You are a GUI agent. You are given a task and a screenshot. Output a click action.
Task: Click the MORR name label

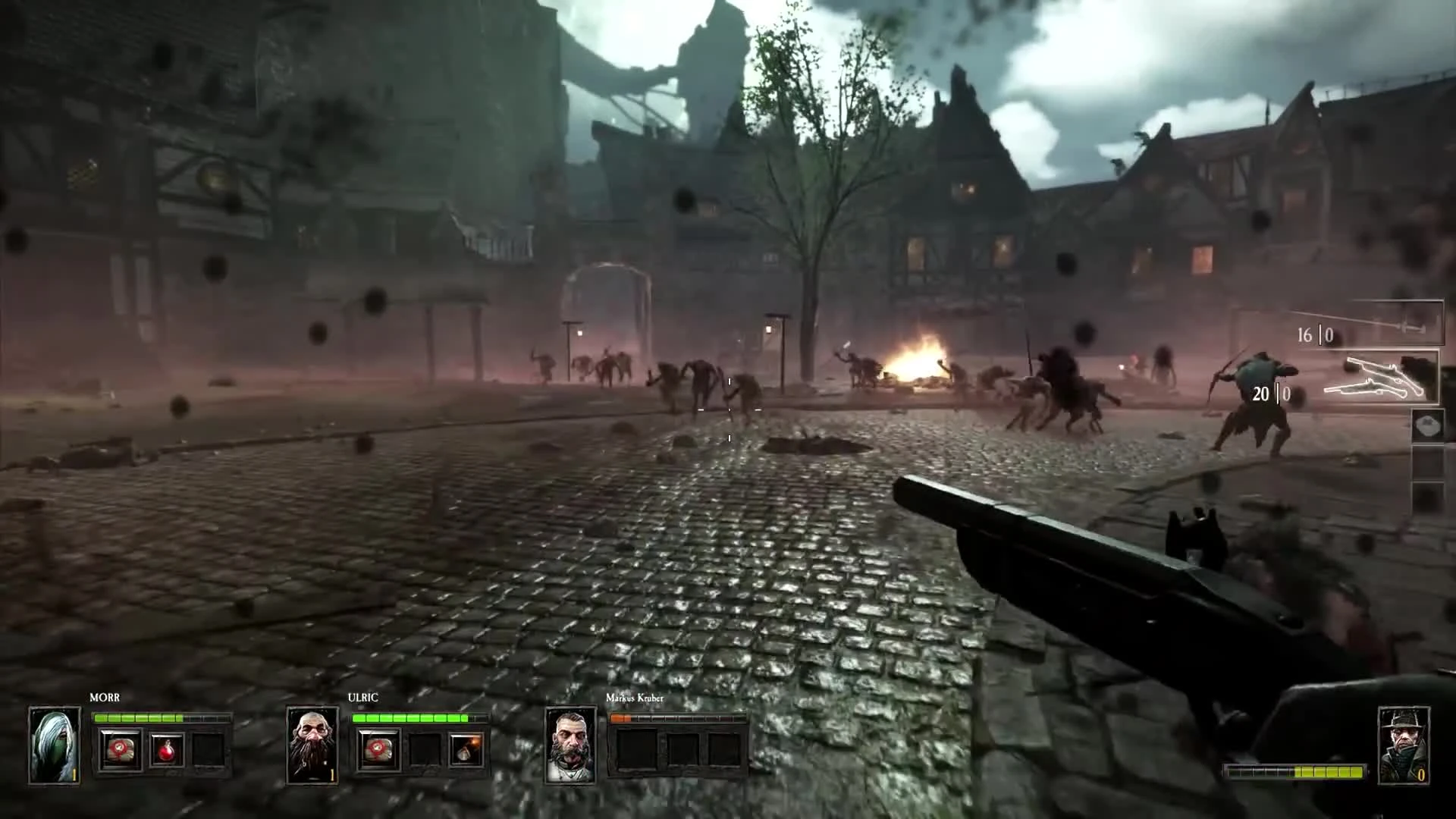tap(105, 698)
